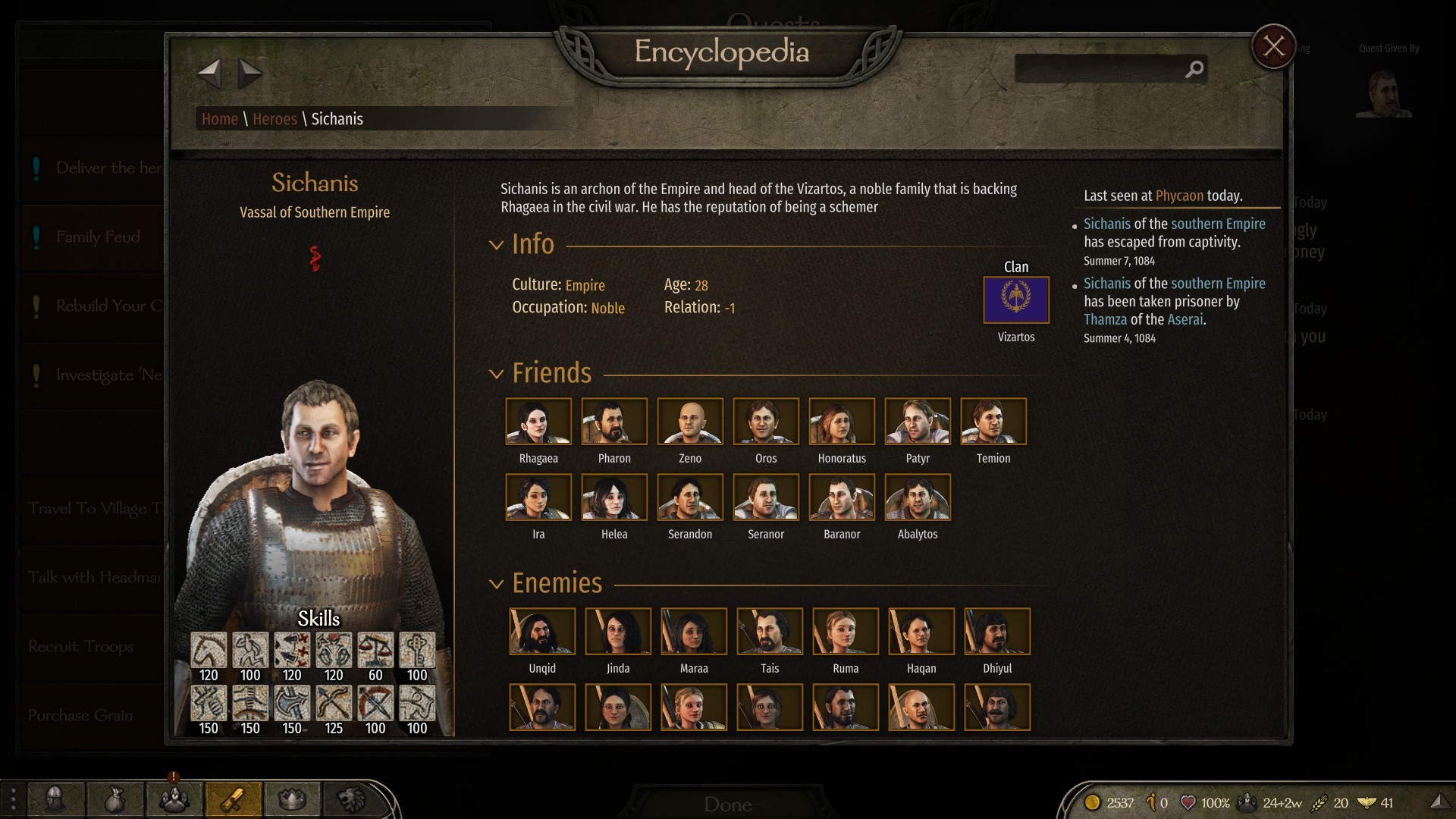
Task: Open the Home breadcrumb link
Action: (x=219, y=119)
